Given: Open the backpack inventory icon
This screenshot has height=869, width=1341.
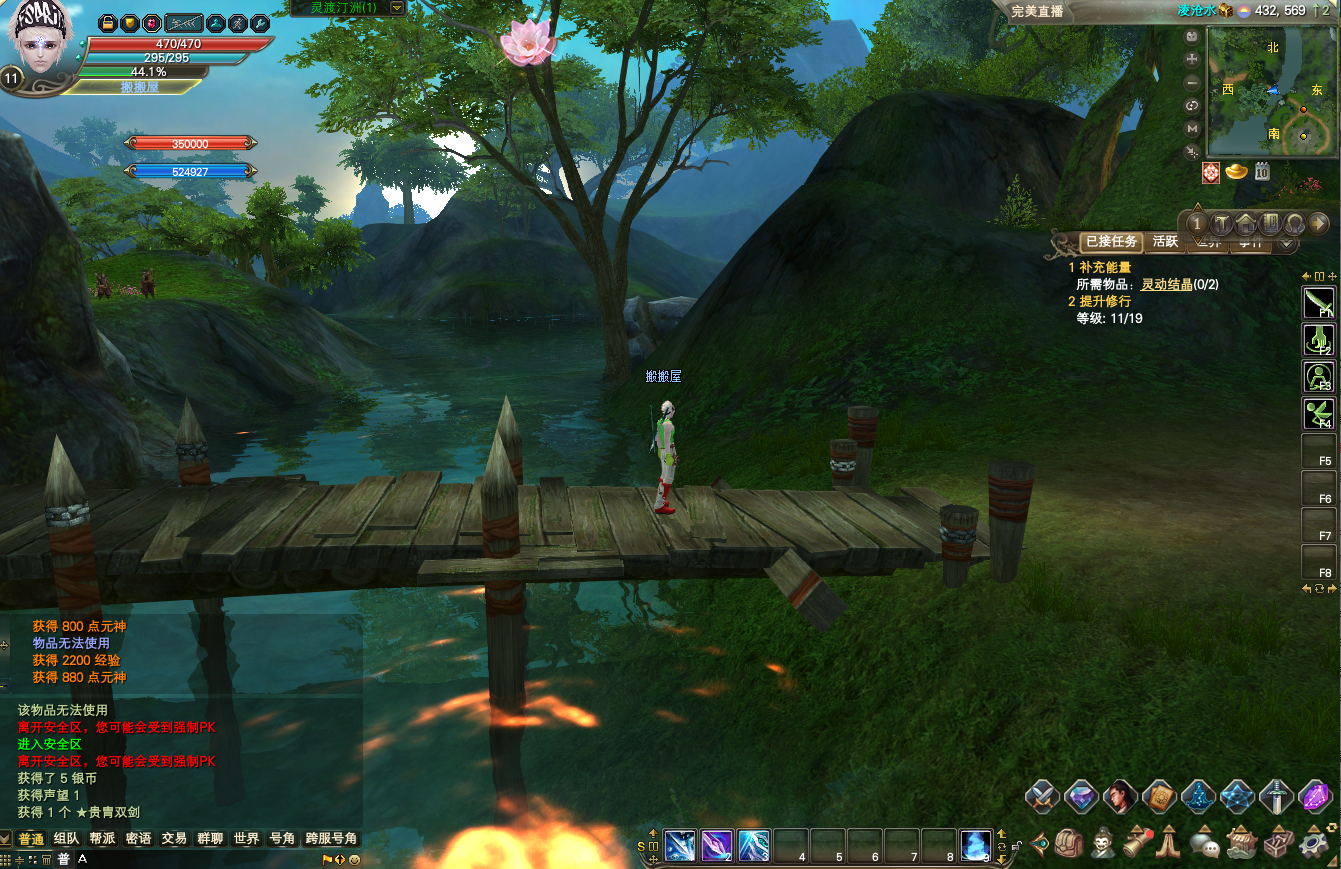Looking at the screenshot, I should coord(1068,843).
